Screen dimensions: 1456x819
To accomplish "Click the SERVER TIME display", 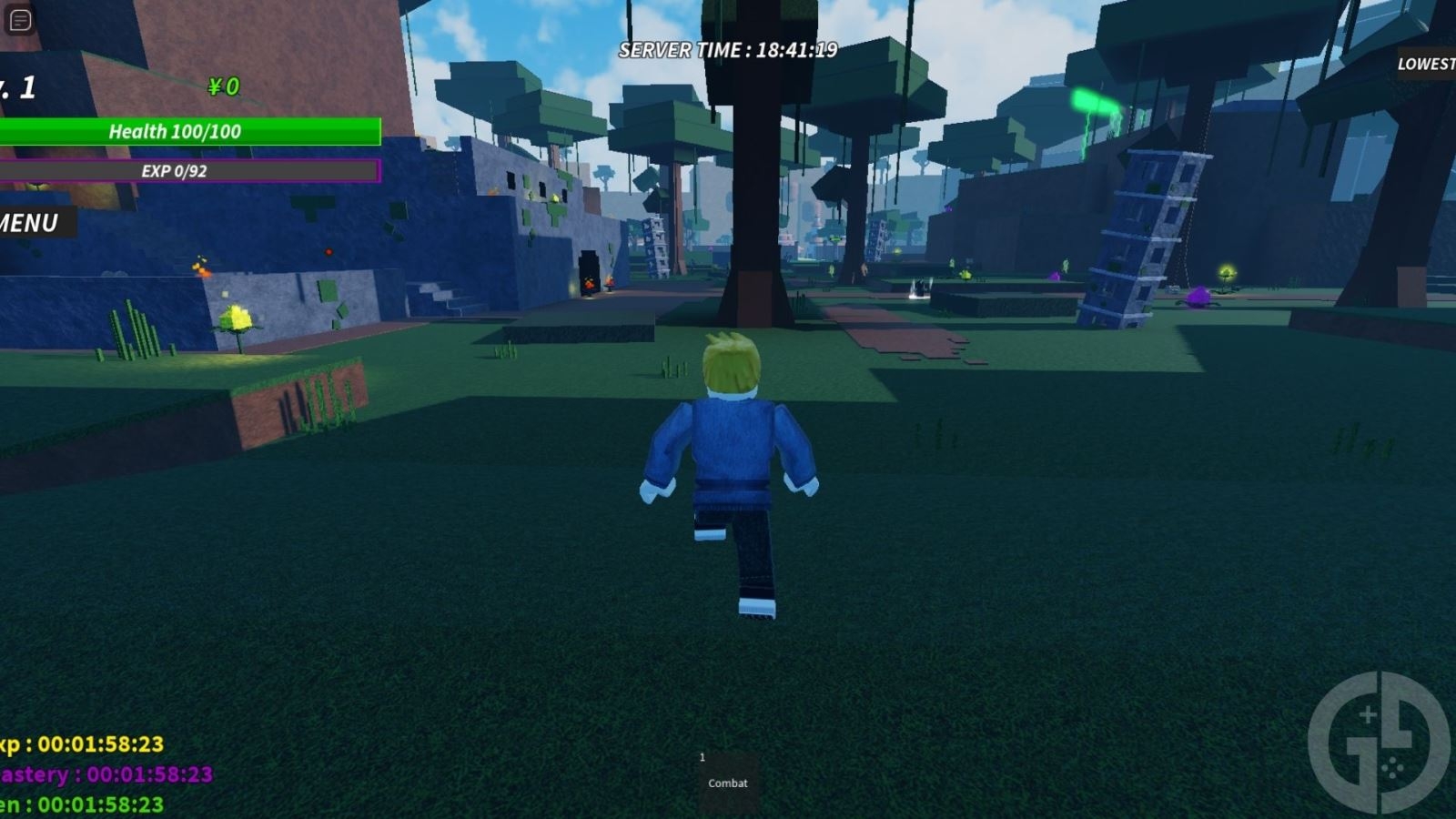I will (728, 50).
